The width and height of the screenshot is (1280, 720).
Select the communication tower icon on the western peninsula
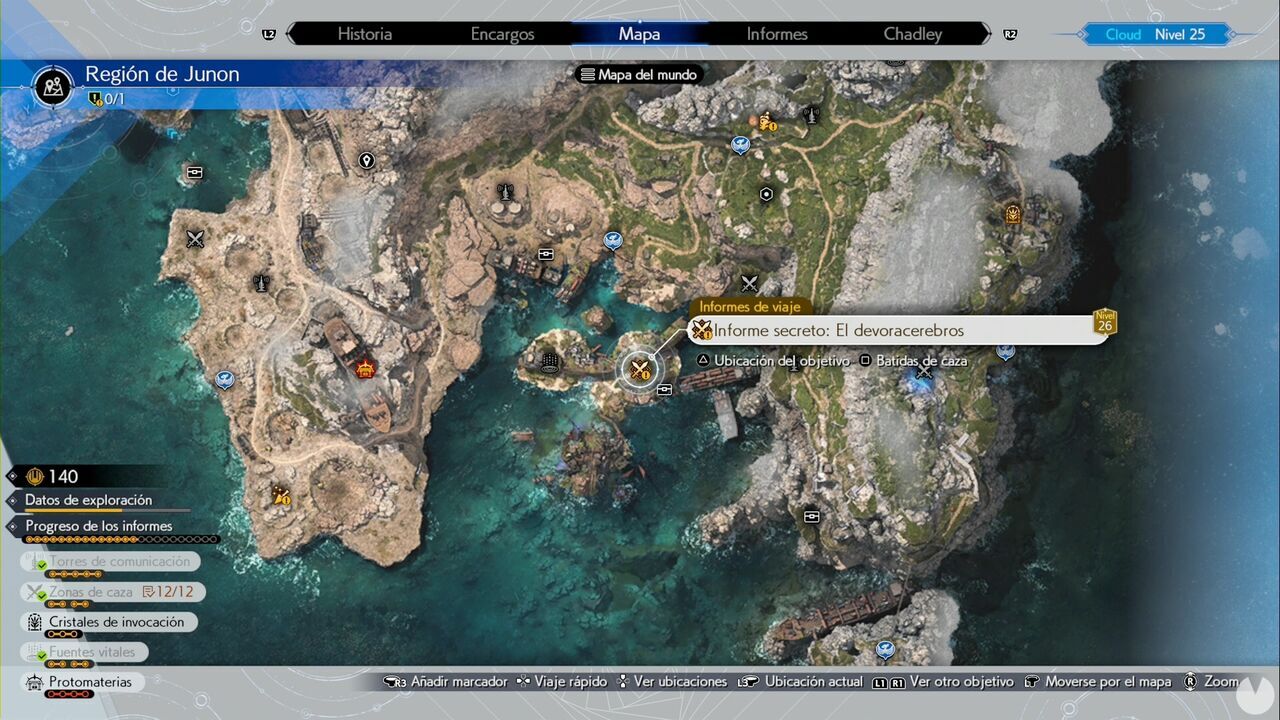coord(263,281)
